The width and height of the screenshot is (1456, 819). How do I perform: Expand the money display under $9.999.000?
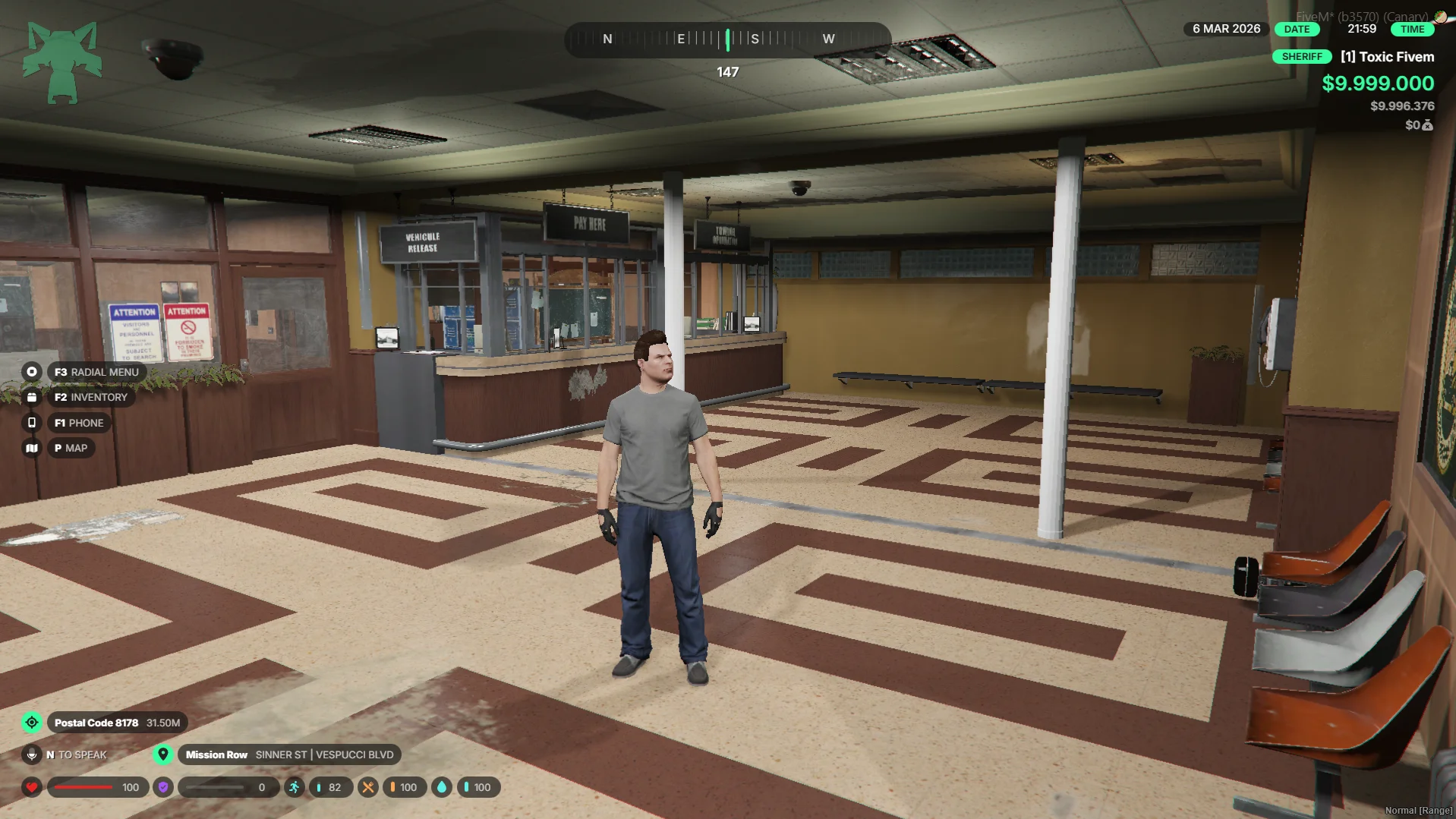pos(1403,106)
